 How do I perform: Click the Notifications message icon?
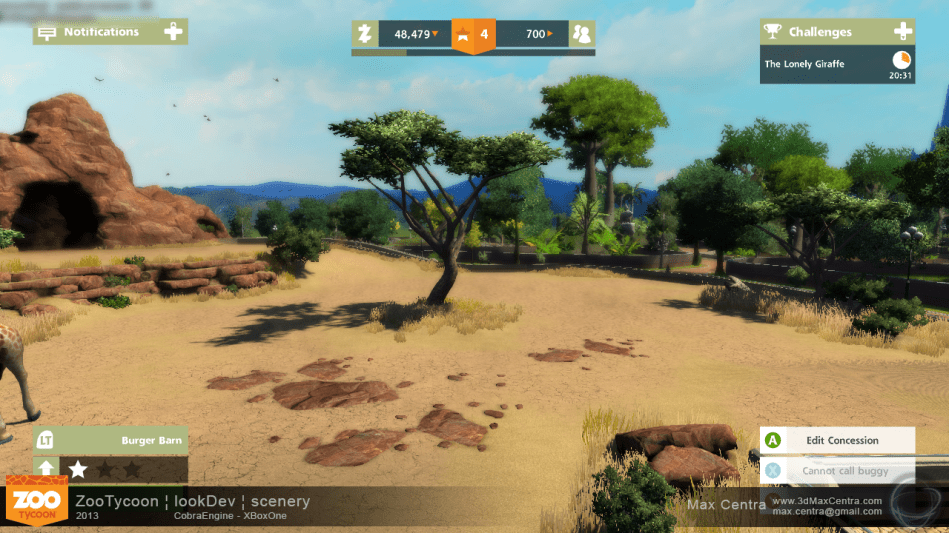point(46,32)
